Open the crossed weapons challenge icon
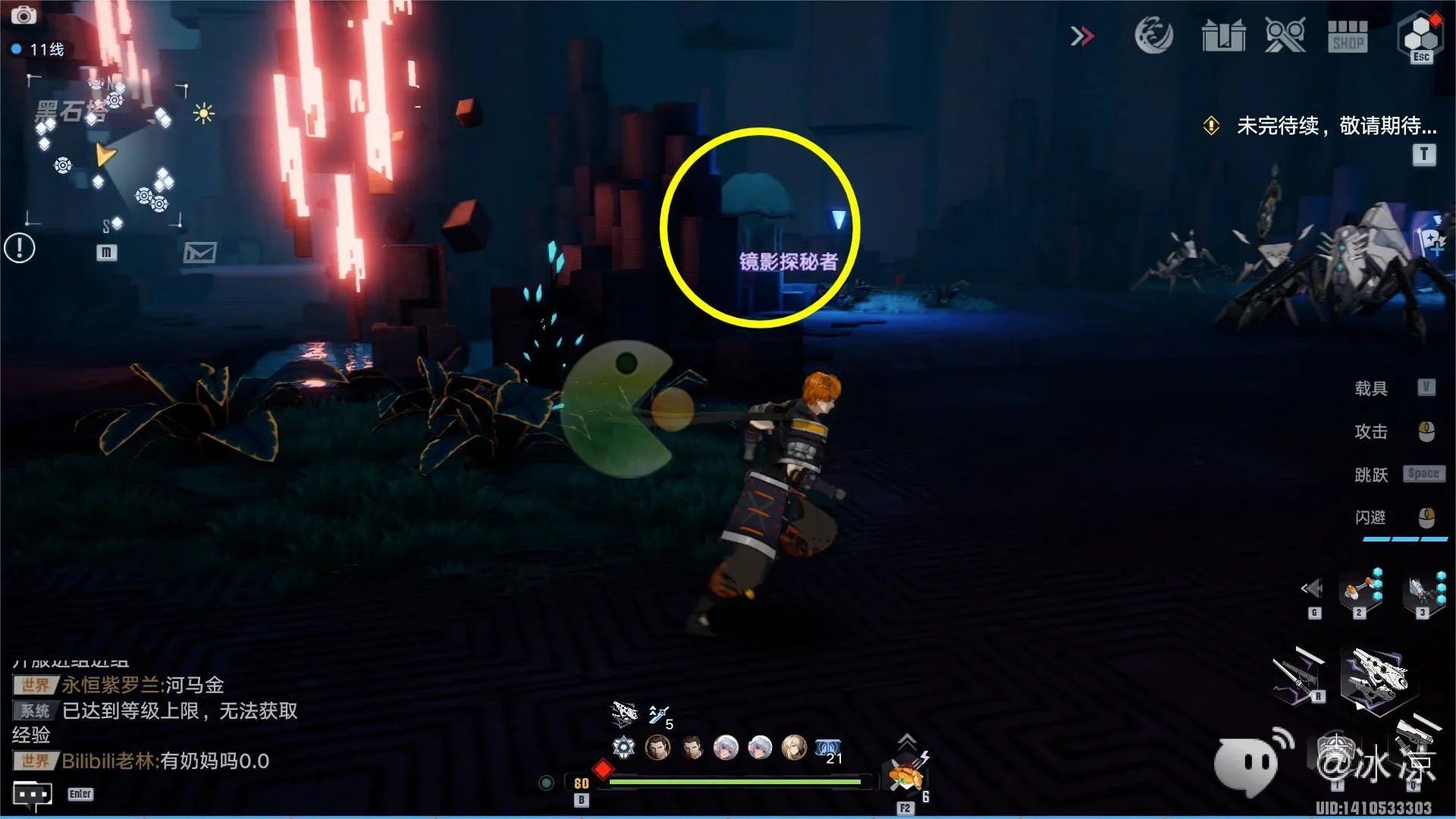 click(1285, 36)
